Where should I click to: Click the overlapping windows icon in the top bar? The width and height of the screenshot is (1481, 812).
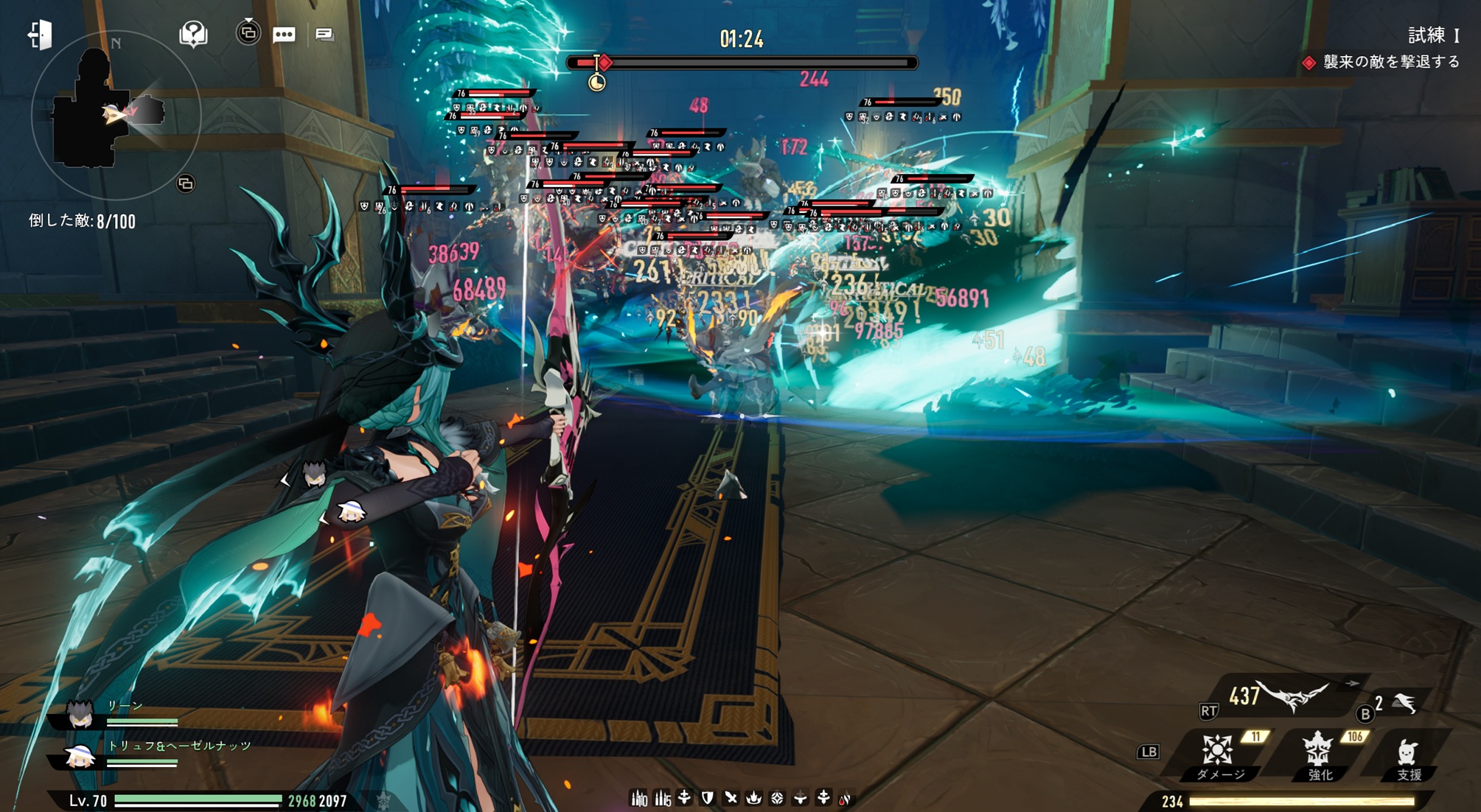(x=248, y=32)
